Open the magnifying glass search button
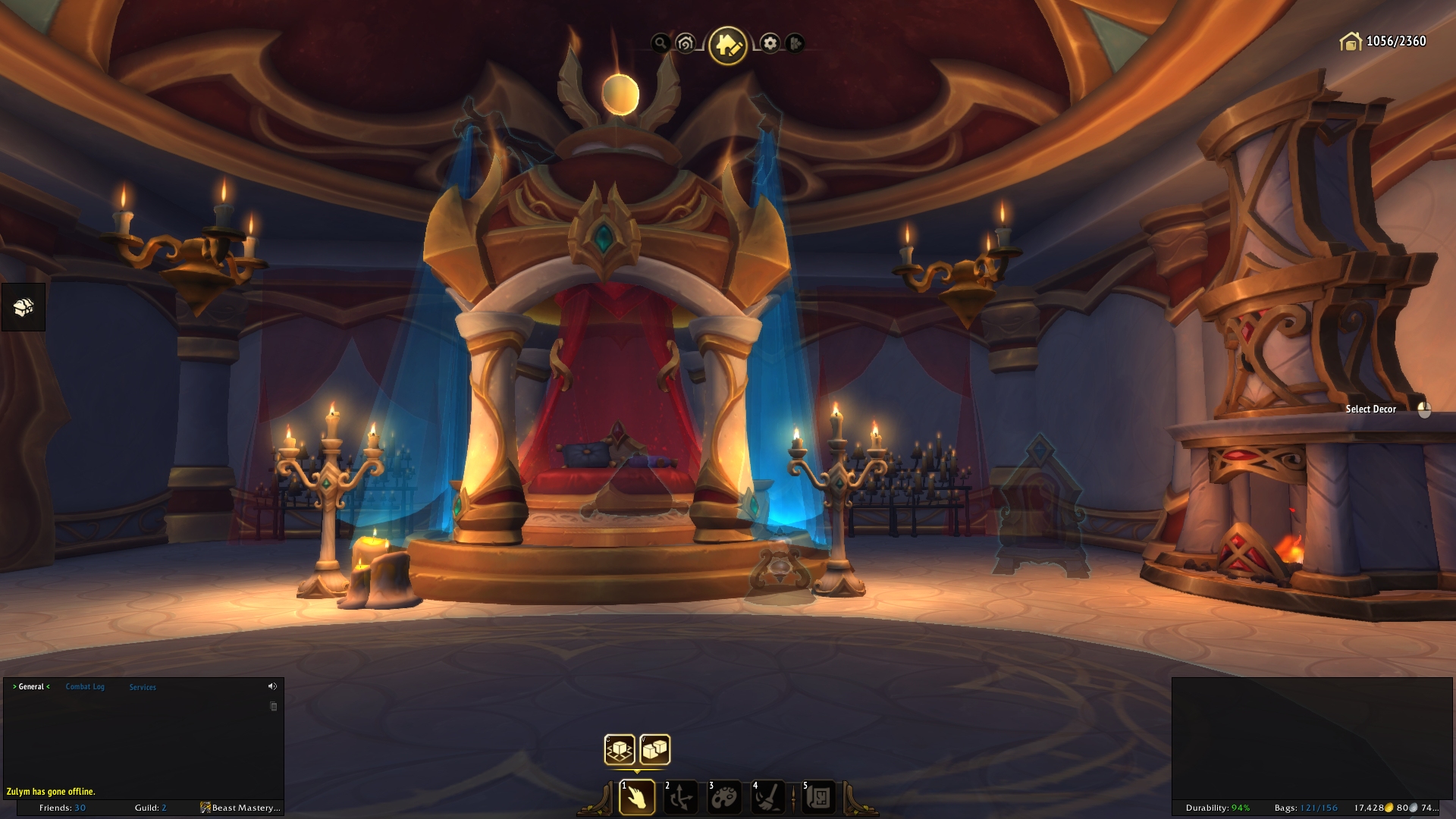This screenshot has width=1456, height=819. (661, 43)
